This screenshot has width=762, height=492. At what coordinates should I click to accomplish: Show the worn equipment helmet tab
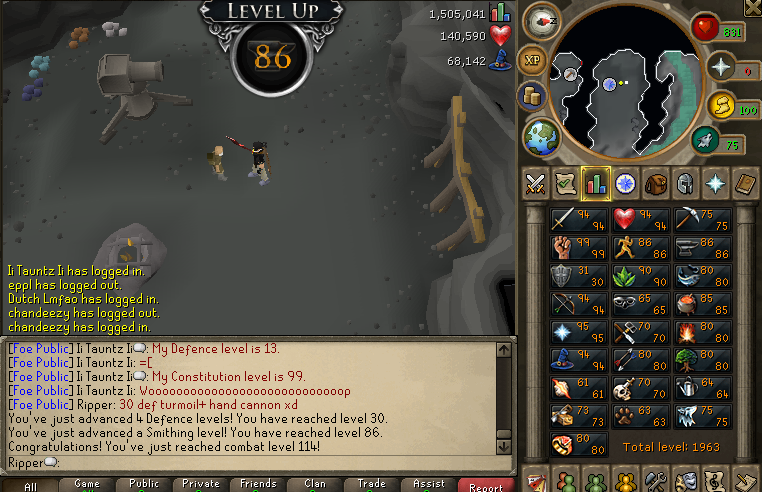point(686,184)
